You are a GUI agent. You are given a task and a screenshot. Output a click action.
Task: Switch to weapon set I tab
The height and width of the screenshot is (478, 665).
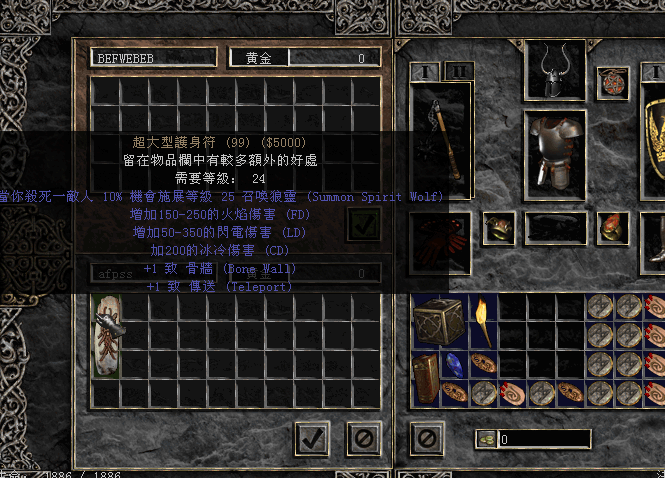(x=424, y=71)
